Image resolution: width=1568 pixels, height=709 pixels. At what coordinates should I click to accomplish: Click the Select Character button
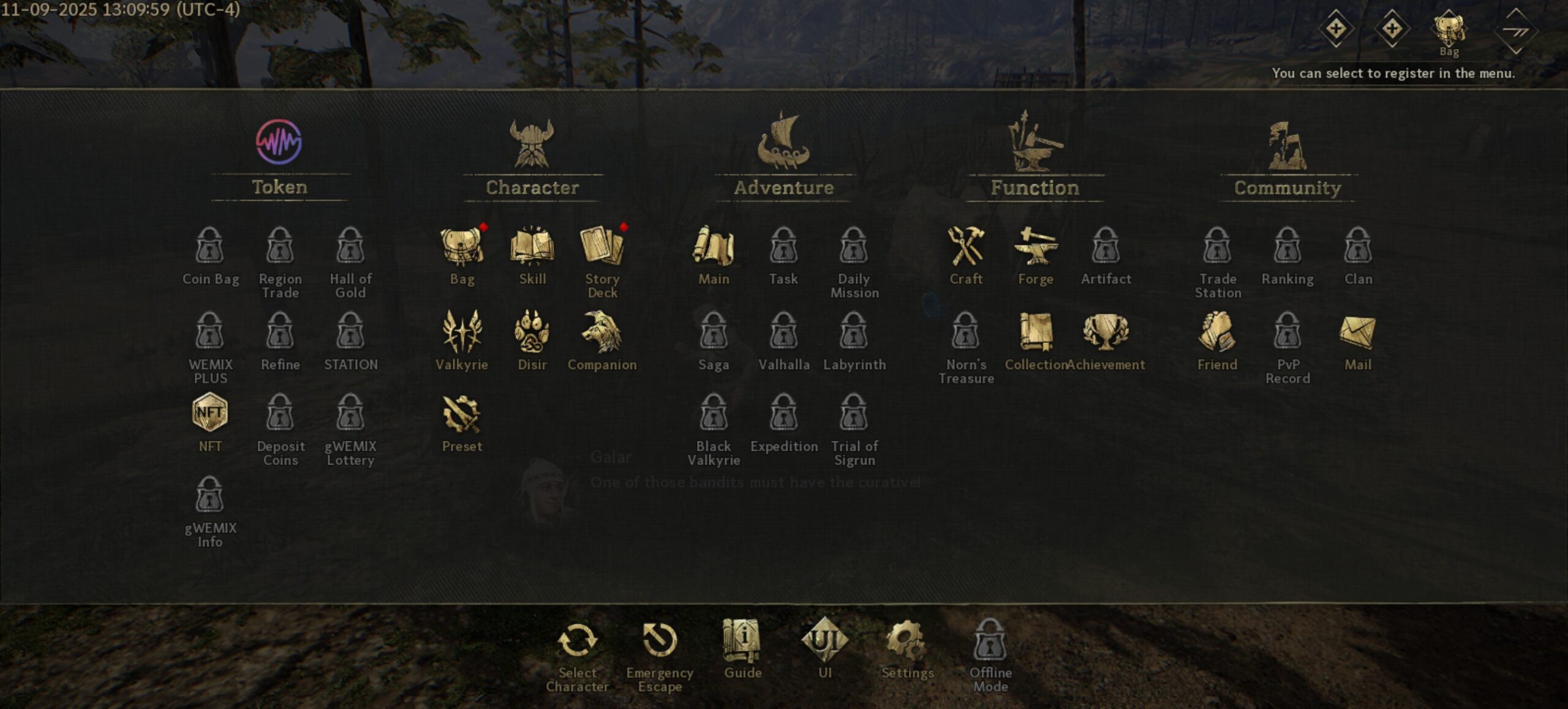[577, 642]
